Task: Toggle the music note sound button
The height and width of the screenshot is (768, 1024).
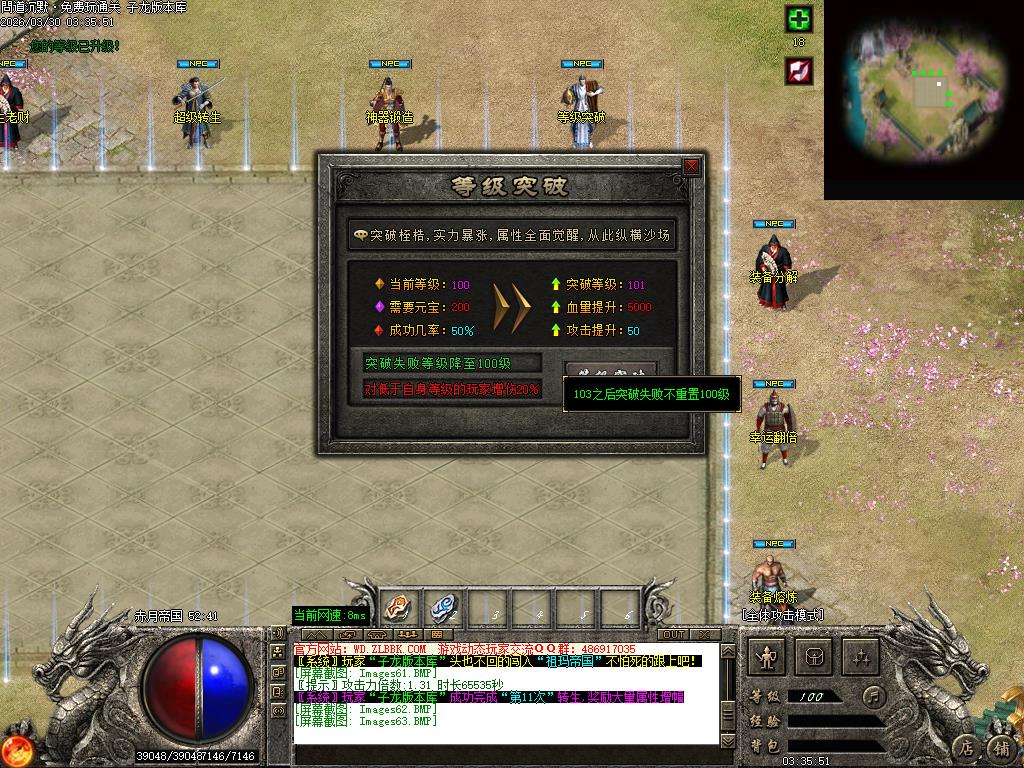Action: click(x=874, y=696)
